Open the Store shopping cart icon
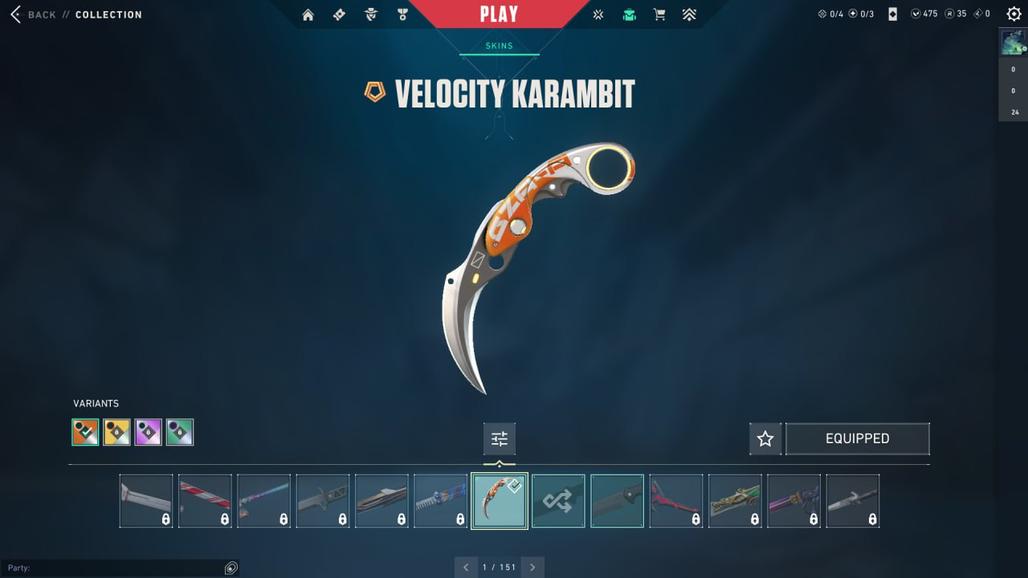 point(659,15)
